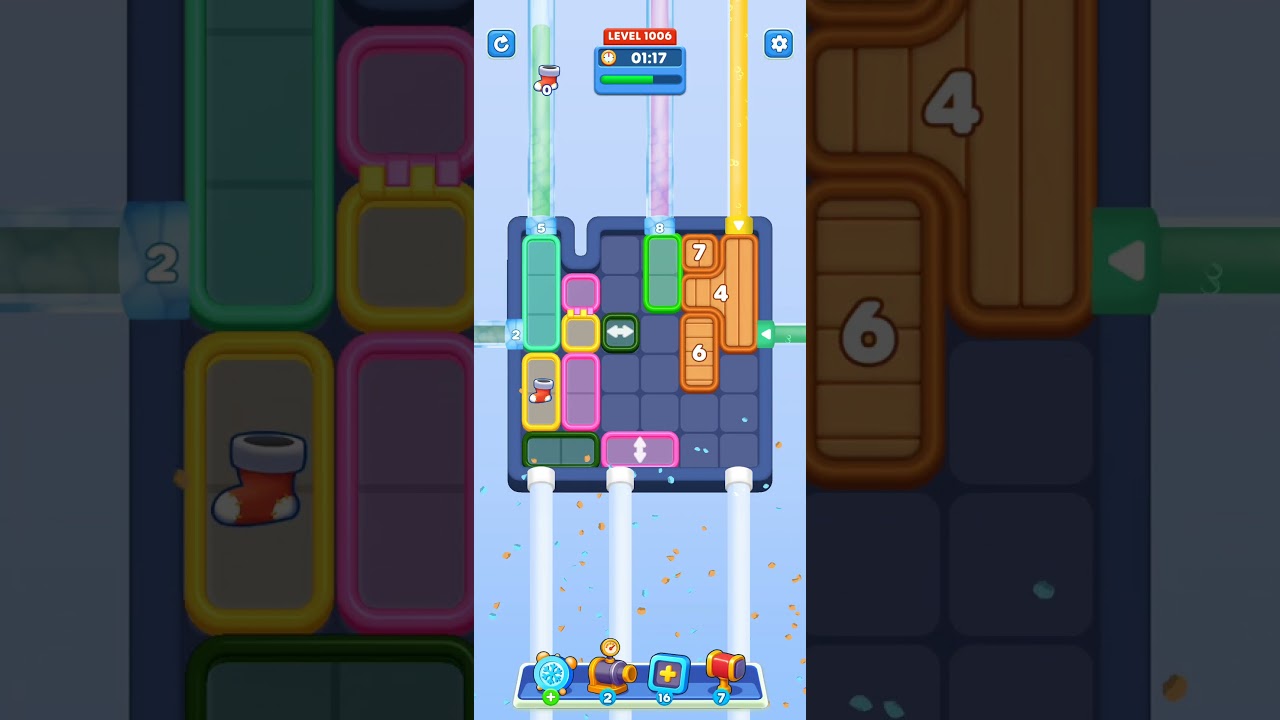
Task: Open the settings gear
Action: coord(779,44)
